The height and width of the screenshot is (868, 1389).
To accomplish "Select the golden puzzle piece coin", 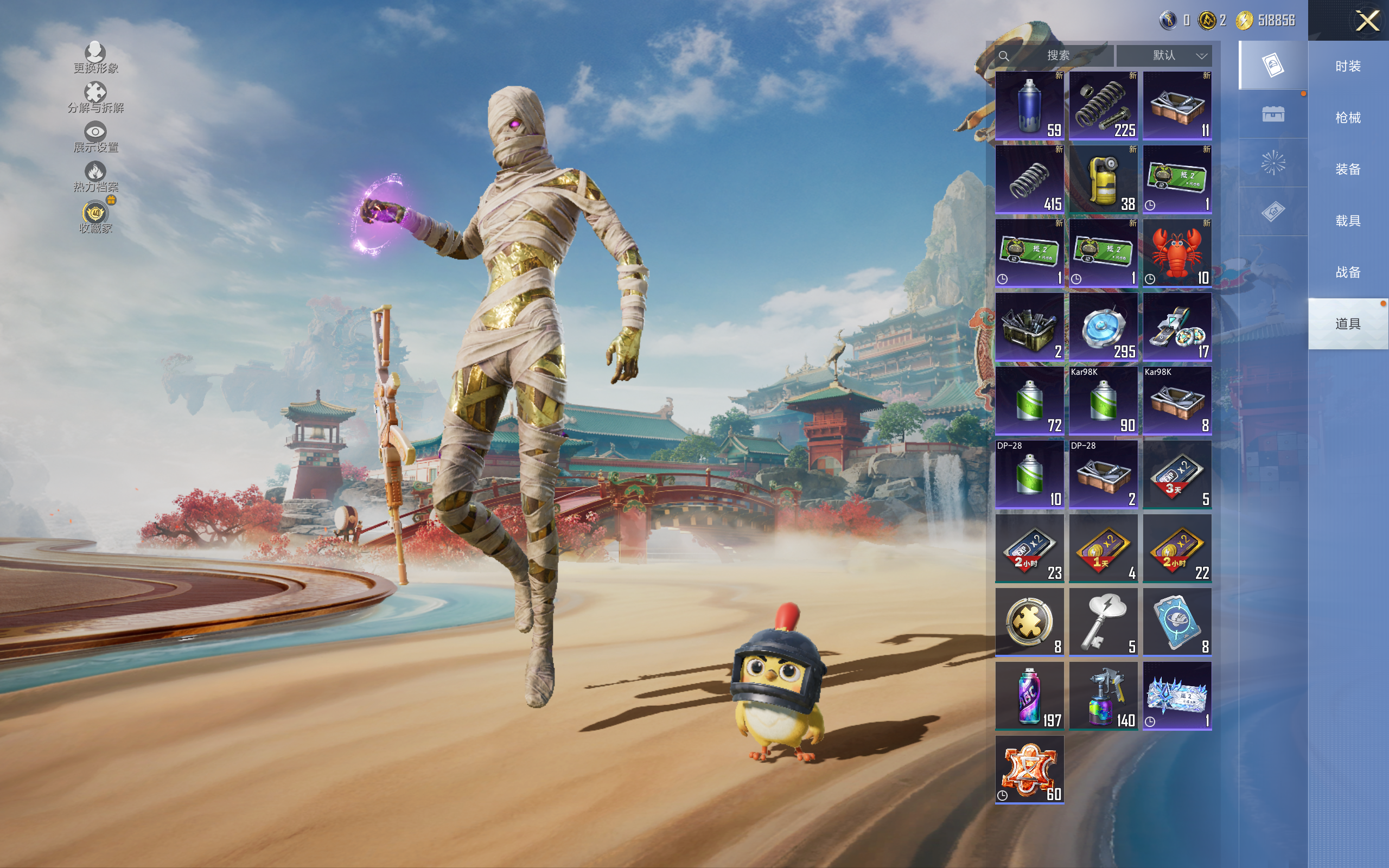I will click(1029, 622).
